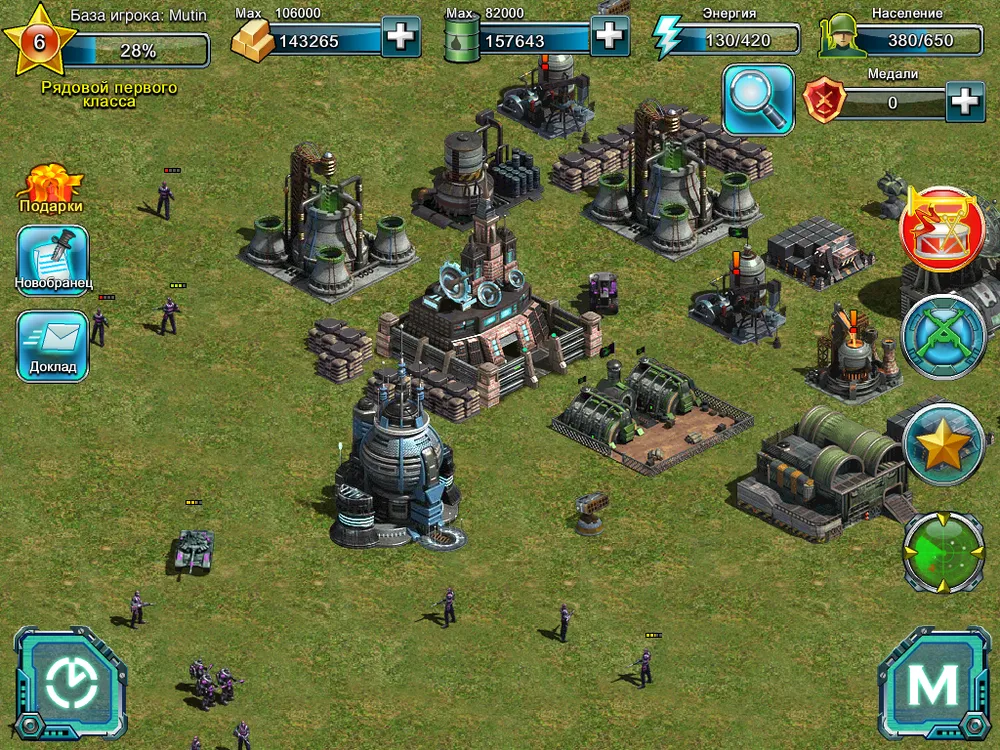Add more gold with the plus button
The width and height of the screenshot is (1000, 750).
coord(400,39)
